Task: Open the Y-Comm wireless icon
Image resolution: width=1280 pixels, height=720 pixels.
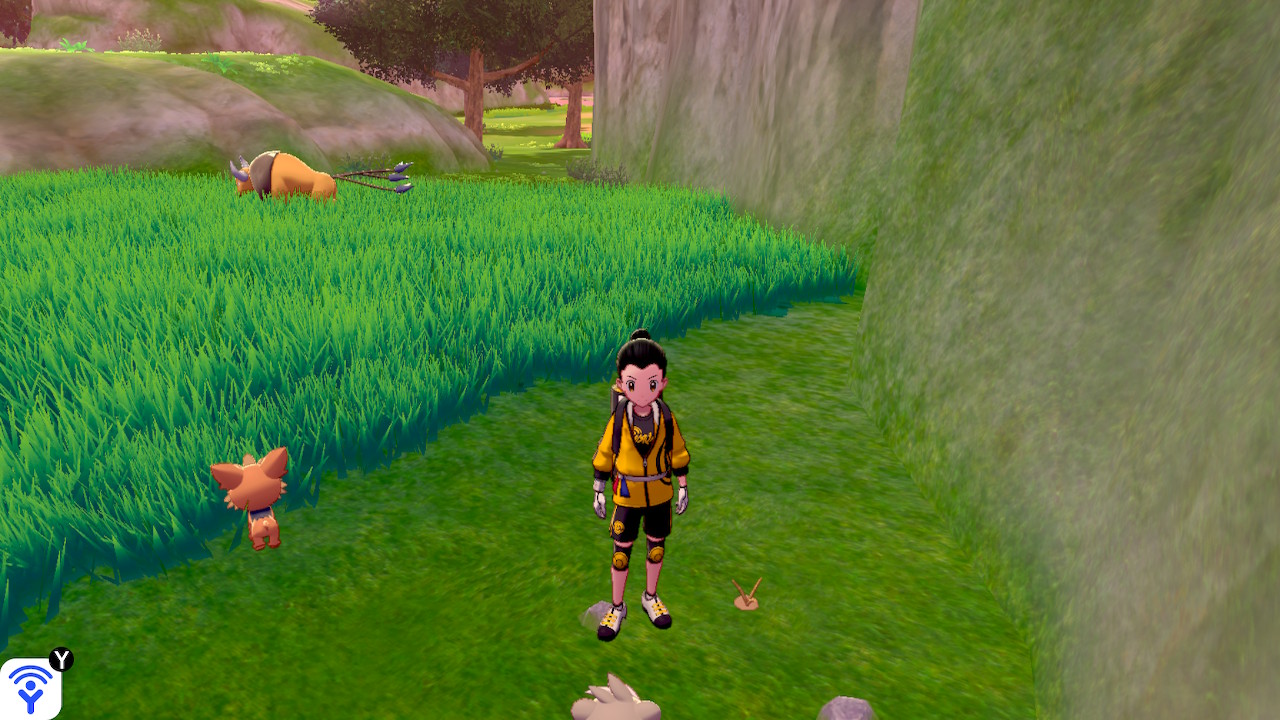Action: [30, 688]
